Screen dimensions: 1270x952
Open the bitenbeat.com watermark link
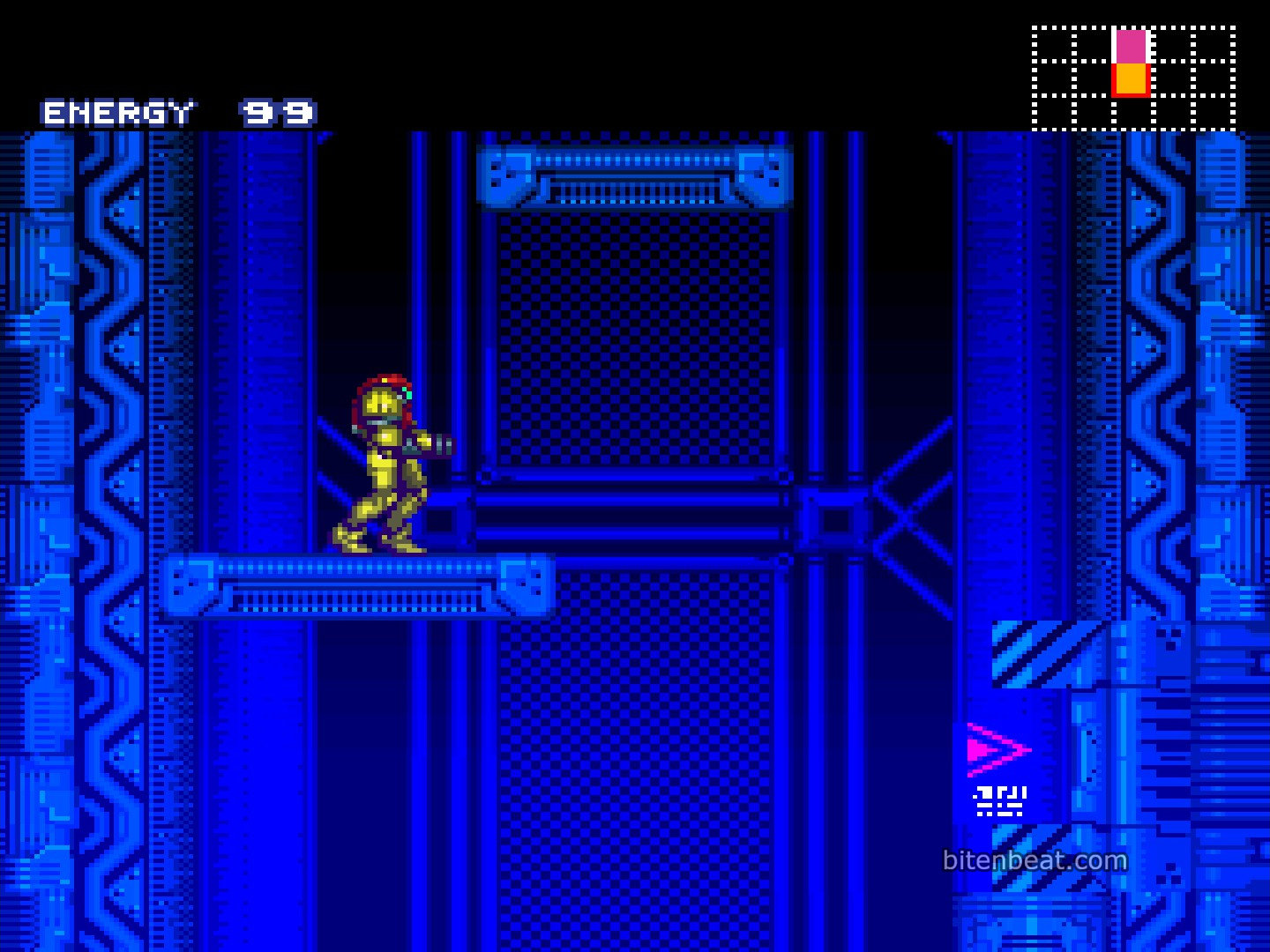(x=1035, y=860)
